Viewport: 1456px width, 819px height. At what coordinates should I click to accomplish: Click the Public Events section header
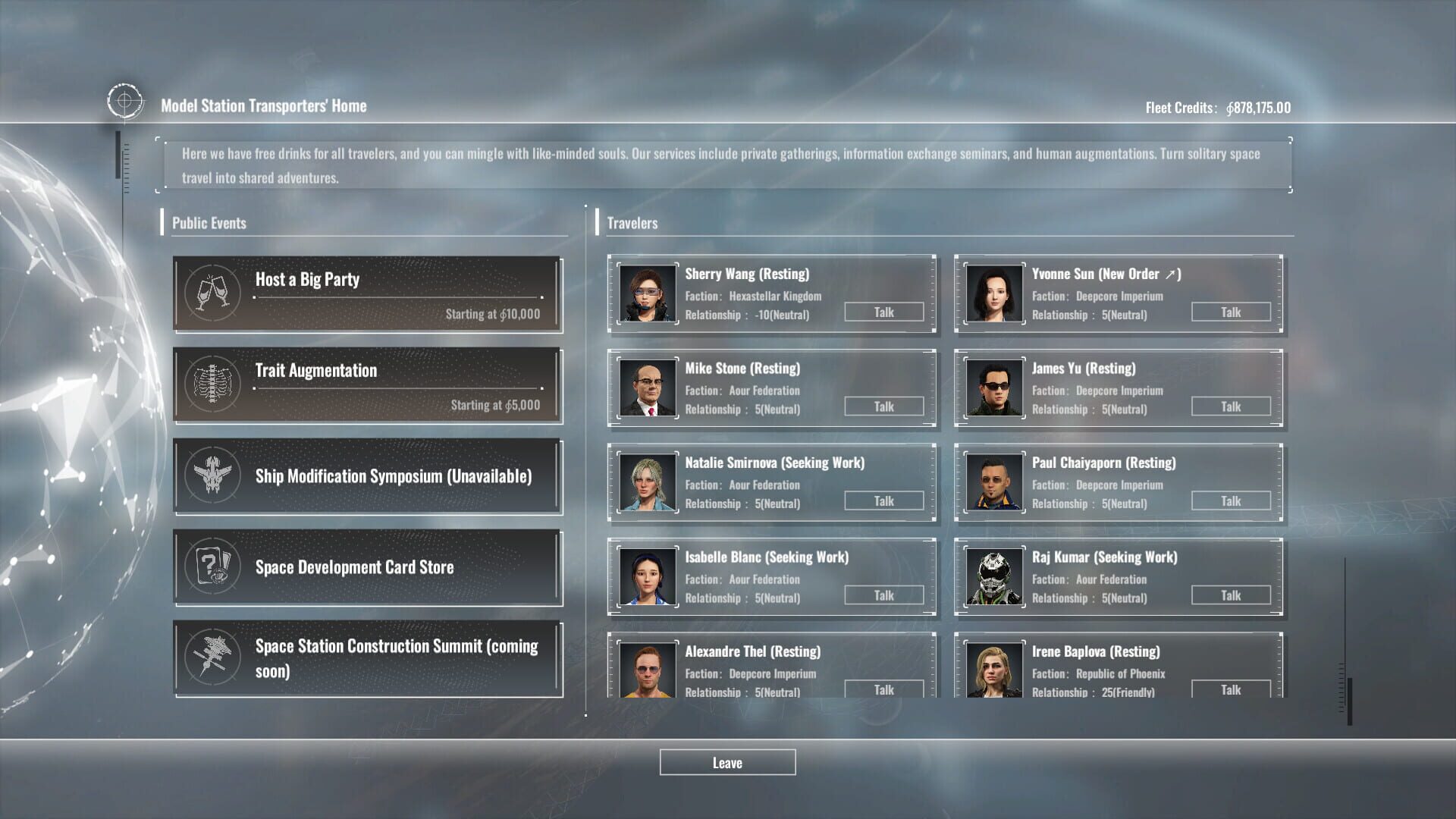tap(209, 223)
